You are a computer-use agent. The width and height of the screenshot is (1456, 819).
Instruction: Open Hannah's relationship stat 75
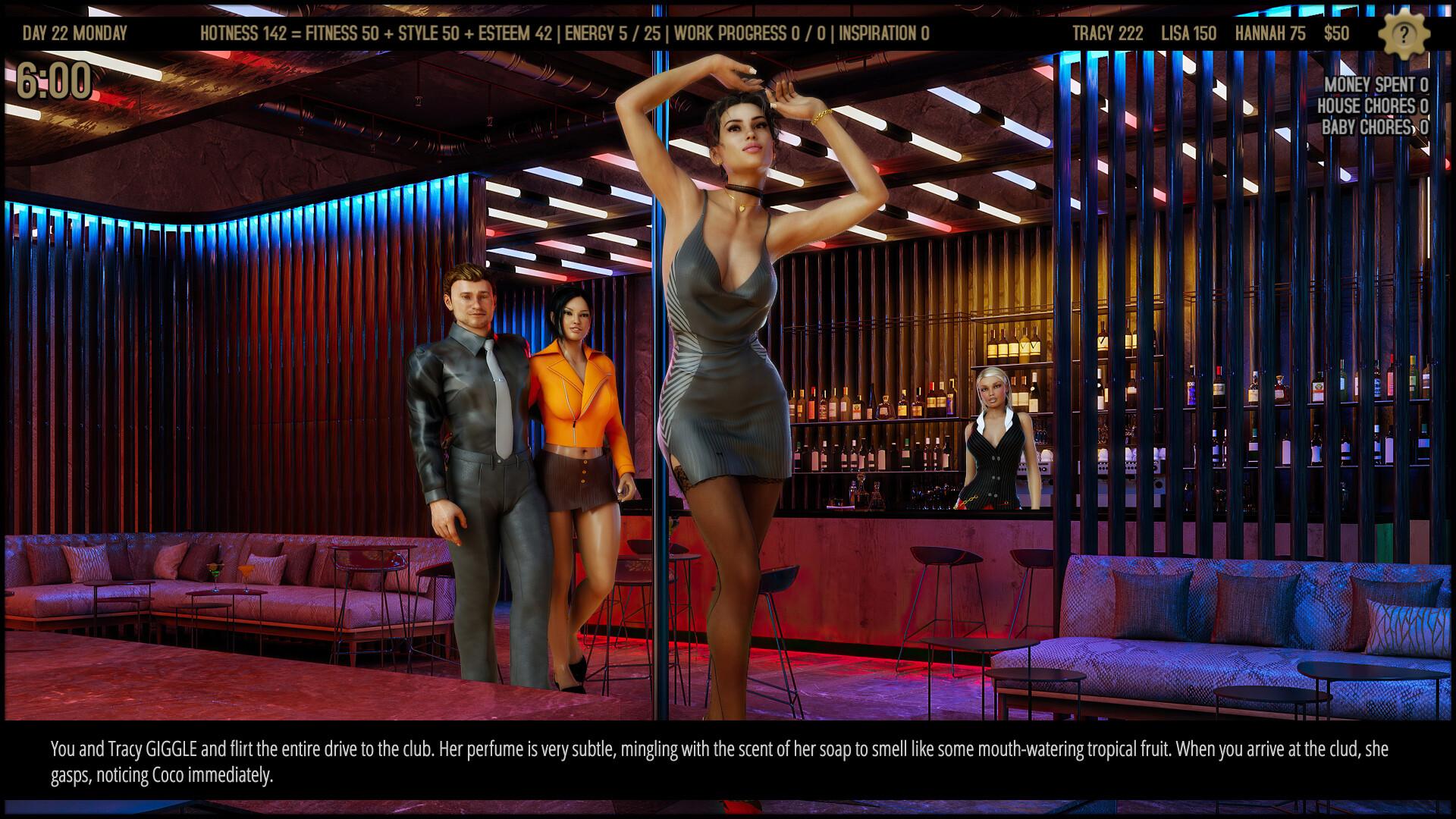[x=1269, y=33]
